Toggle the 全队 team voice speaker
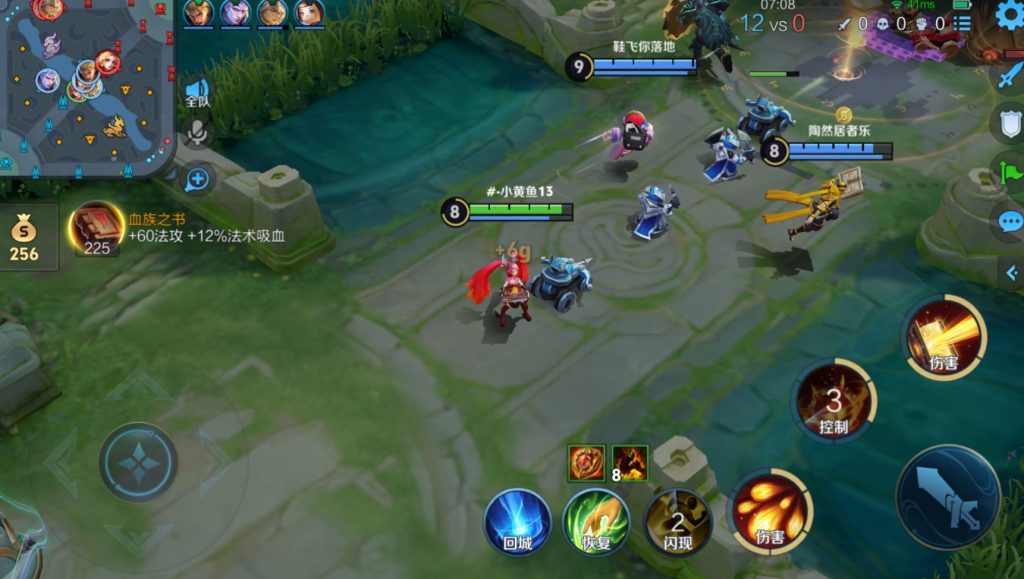The width and height of the screenshot is (1024, 579). pyautogui.click(x=197, y=93)
